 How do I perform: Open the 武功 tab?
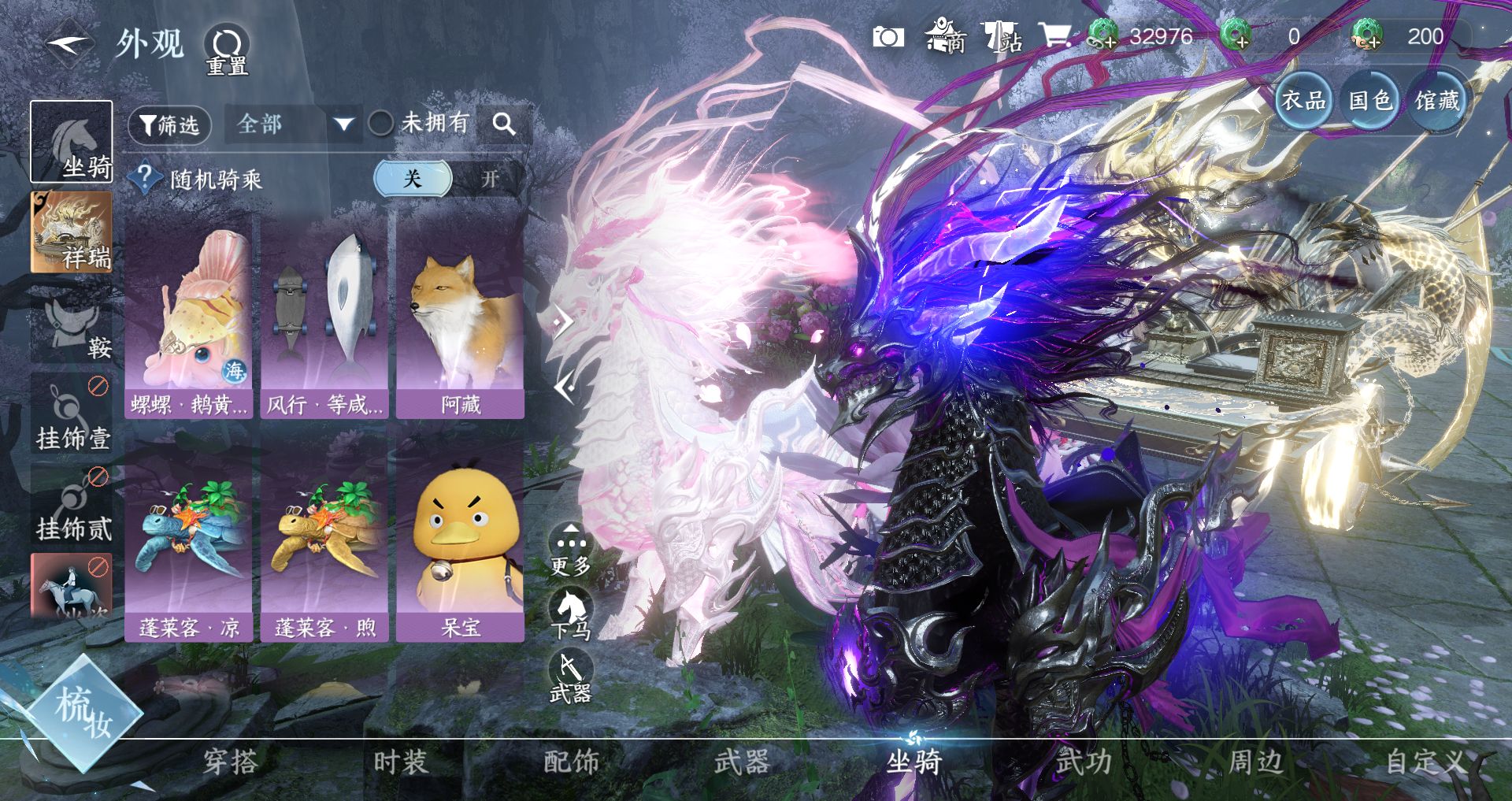(1084, 762)
